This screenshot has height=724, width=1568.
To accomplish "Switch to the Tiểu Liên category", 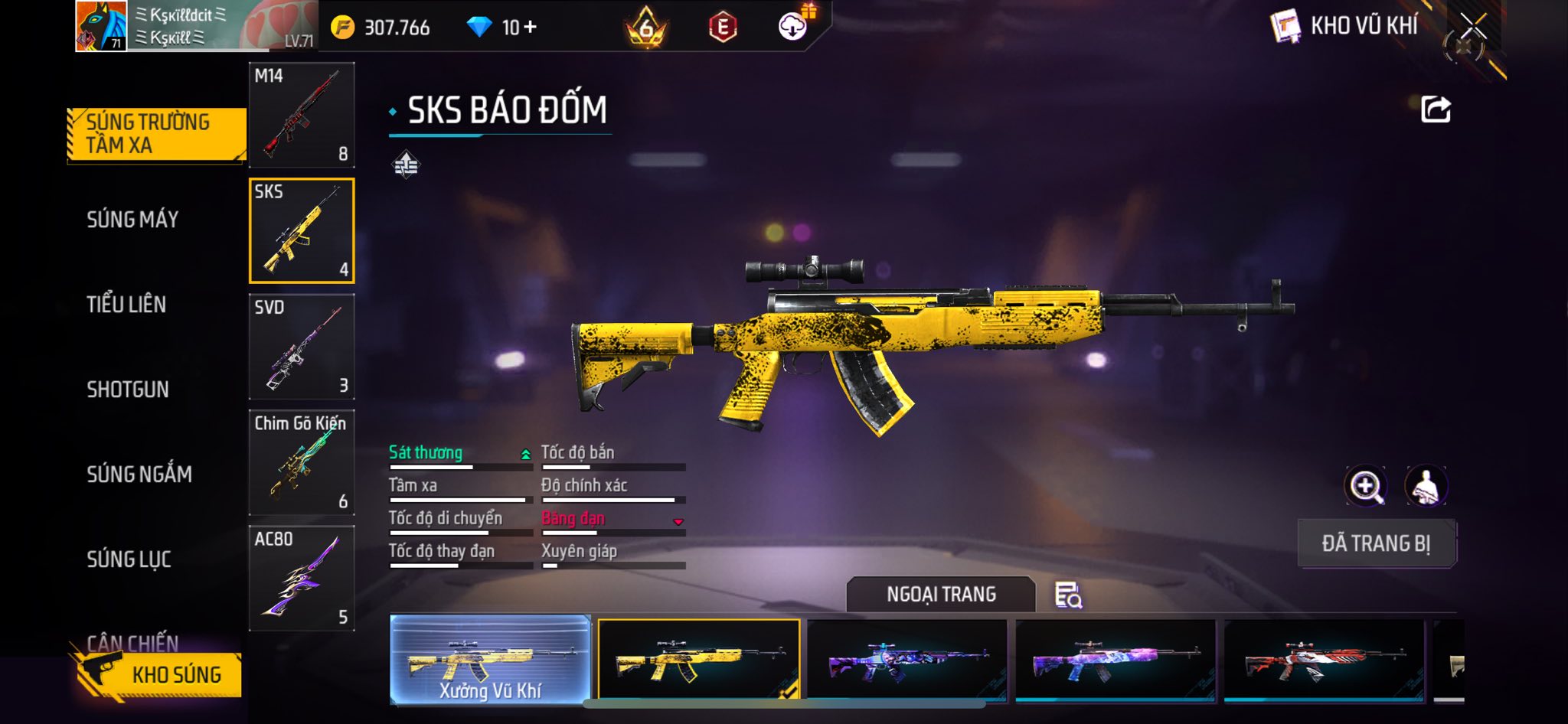I will coord(126,305).
